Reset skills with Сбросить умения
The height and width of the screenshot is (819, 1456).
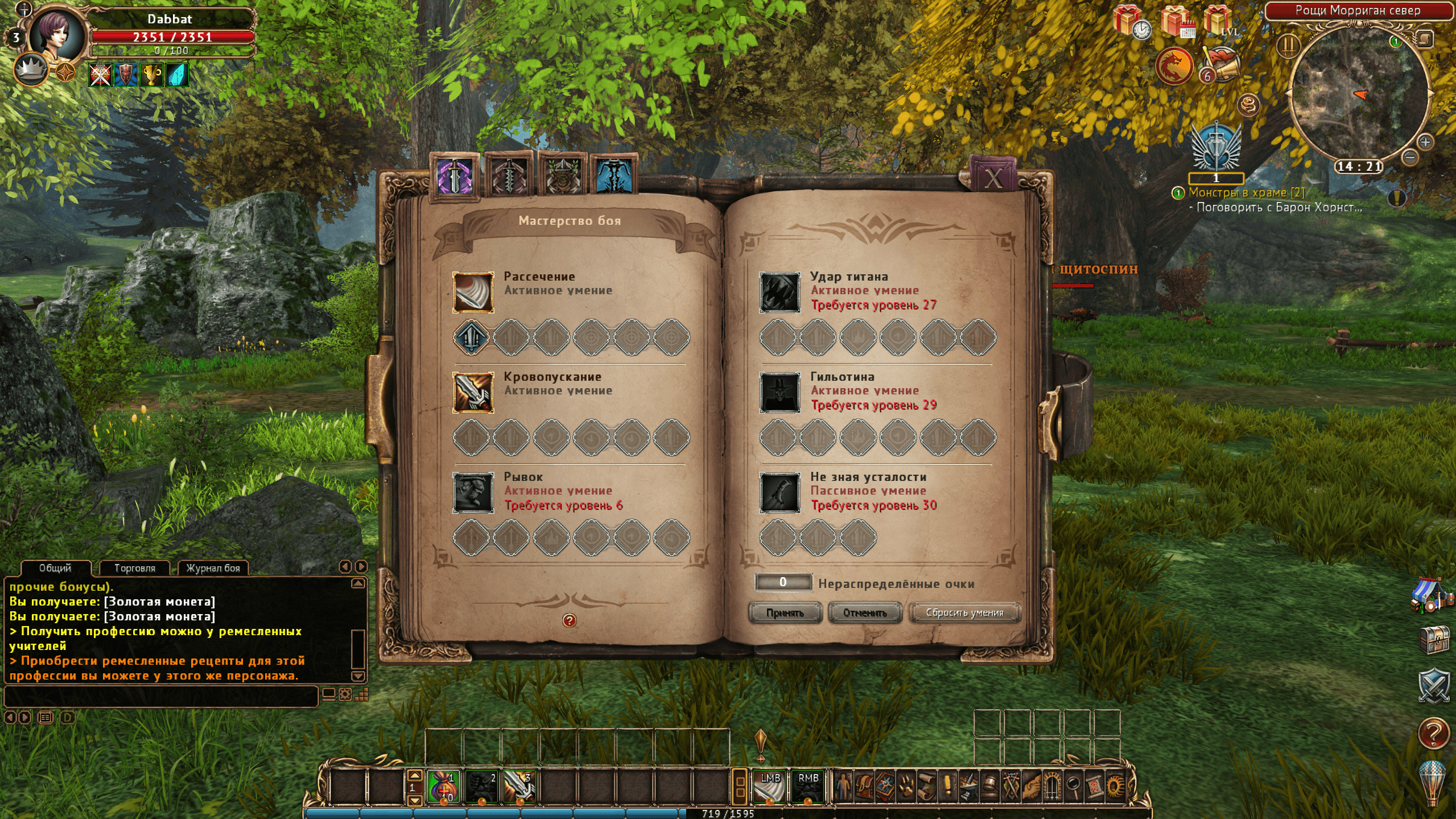click(x=964, y=613)
